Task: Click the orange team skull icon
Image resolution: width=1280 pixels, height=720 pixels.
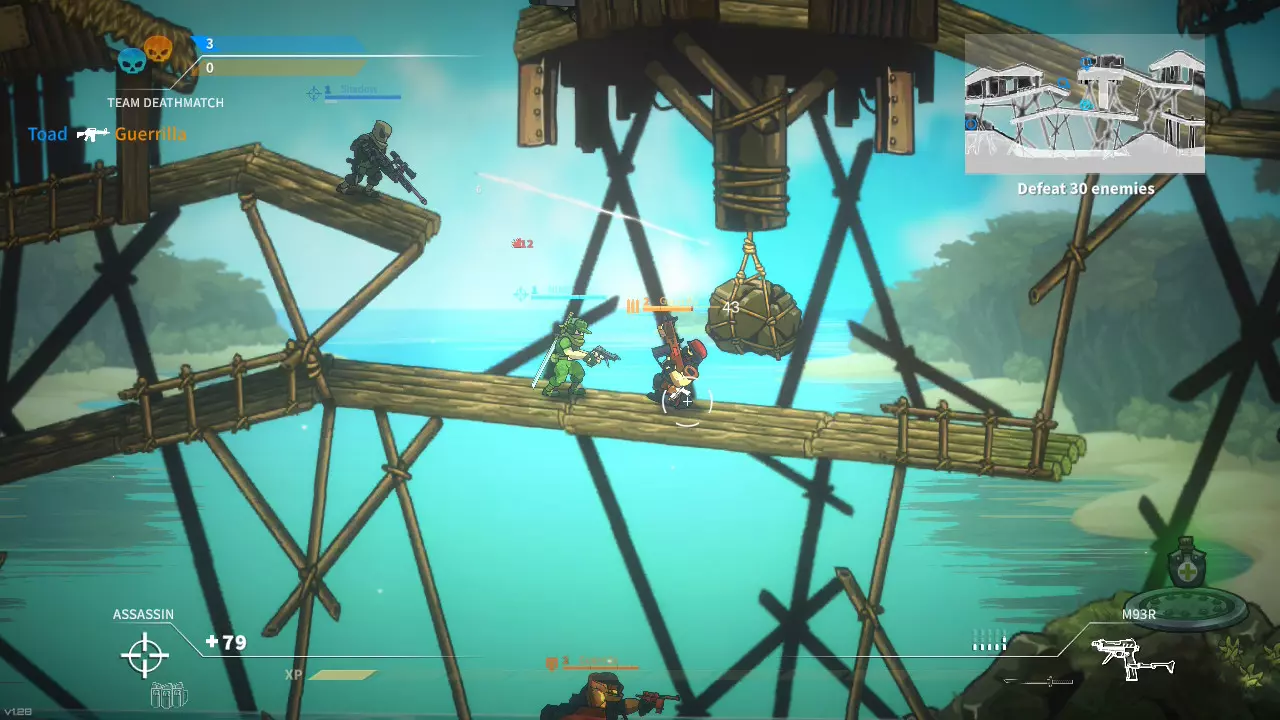Action: tap(159, 47)
